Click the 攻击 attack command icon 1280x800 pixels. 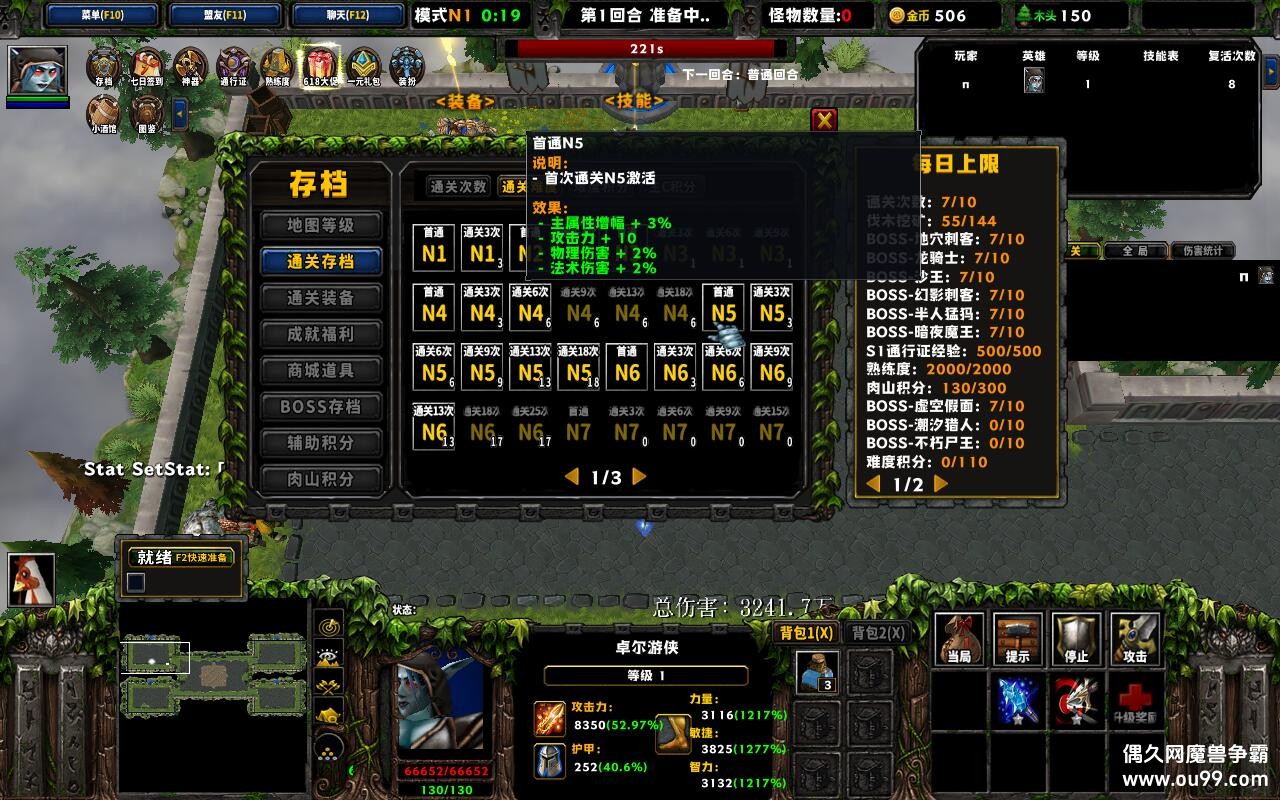pos(1136,637)
